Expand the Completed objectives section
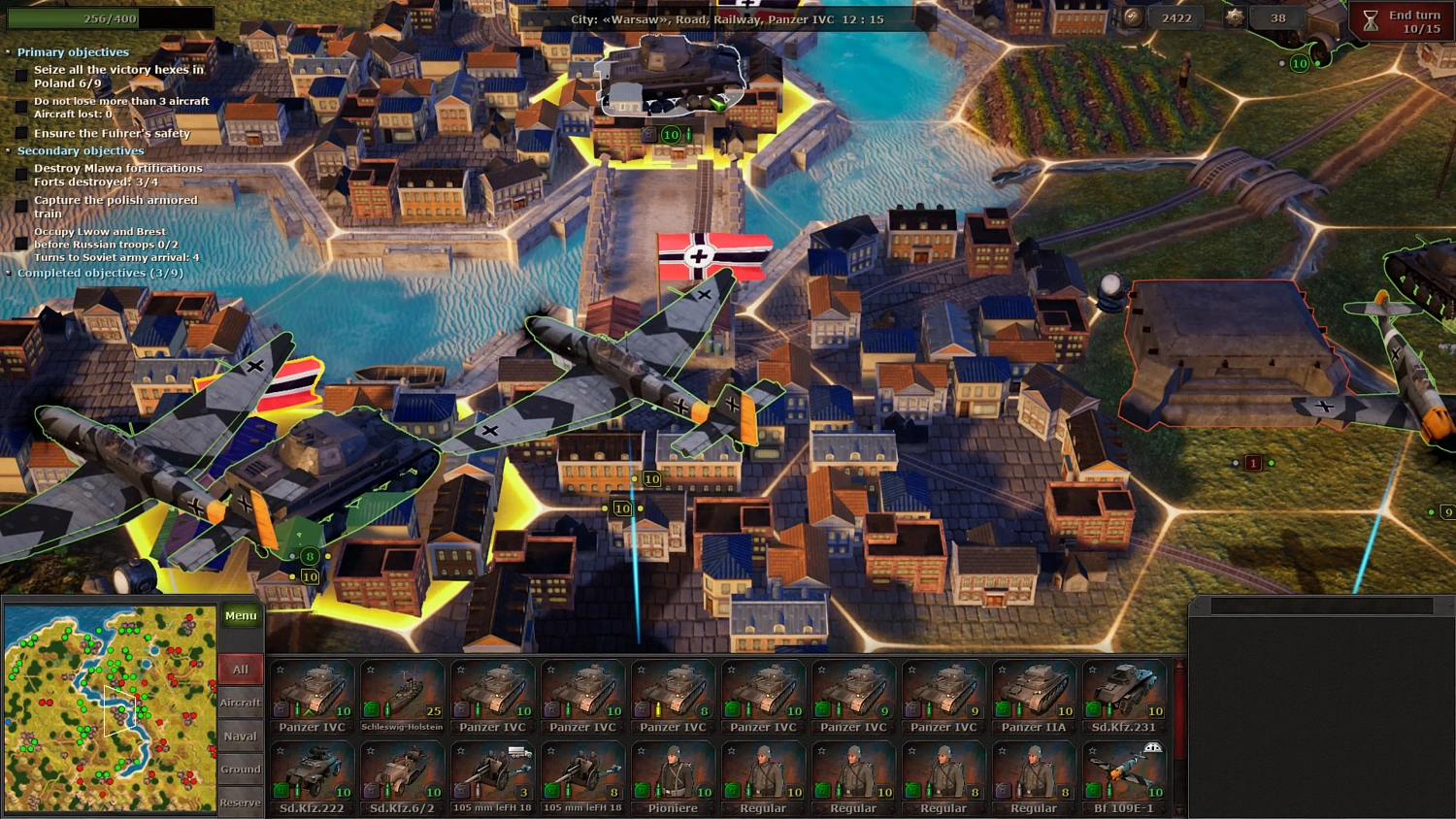Viewport: 1456px width, 819px height. coord(8,273)
